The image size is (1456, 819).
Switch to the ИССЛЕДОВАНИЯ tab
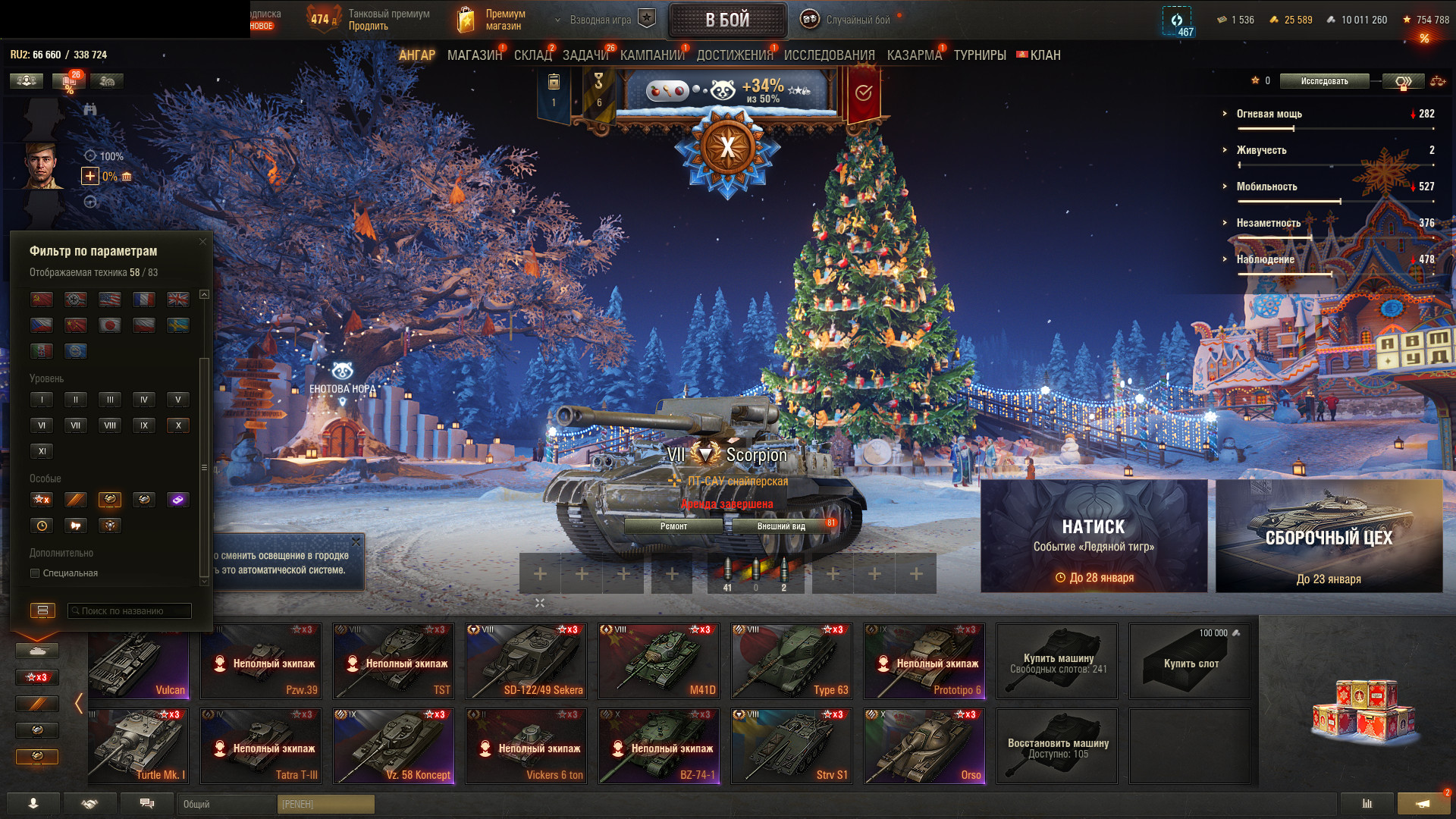tap(829, 55)
